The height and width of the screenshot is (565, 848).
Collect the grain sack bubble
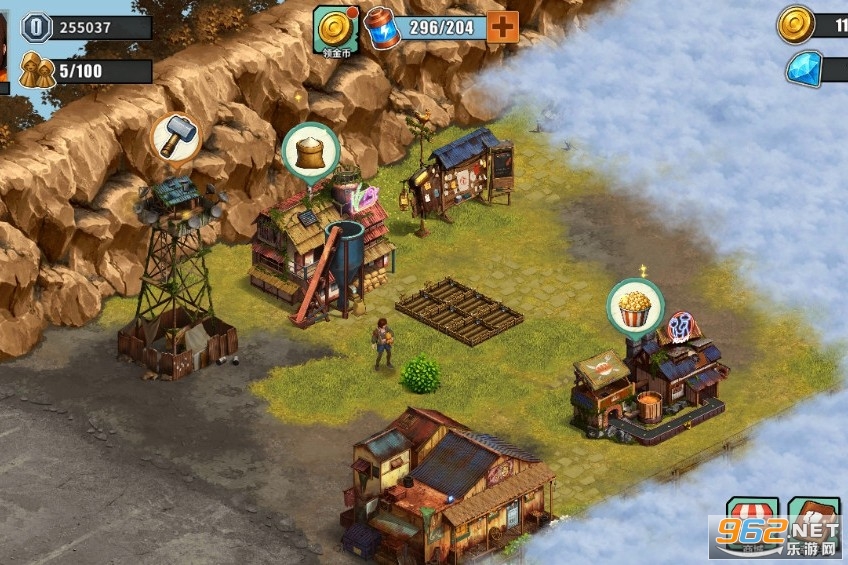[x=311, y=152]
